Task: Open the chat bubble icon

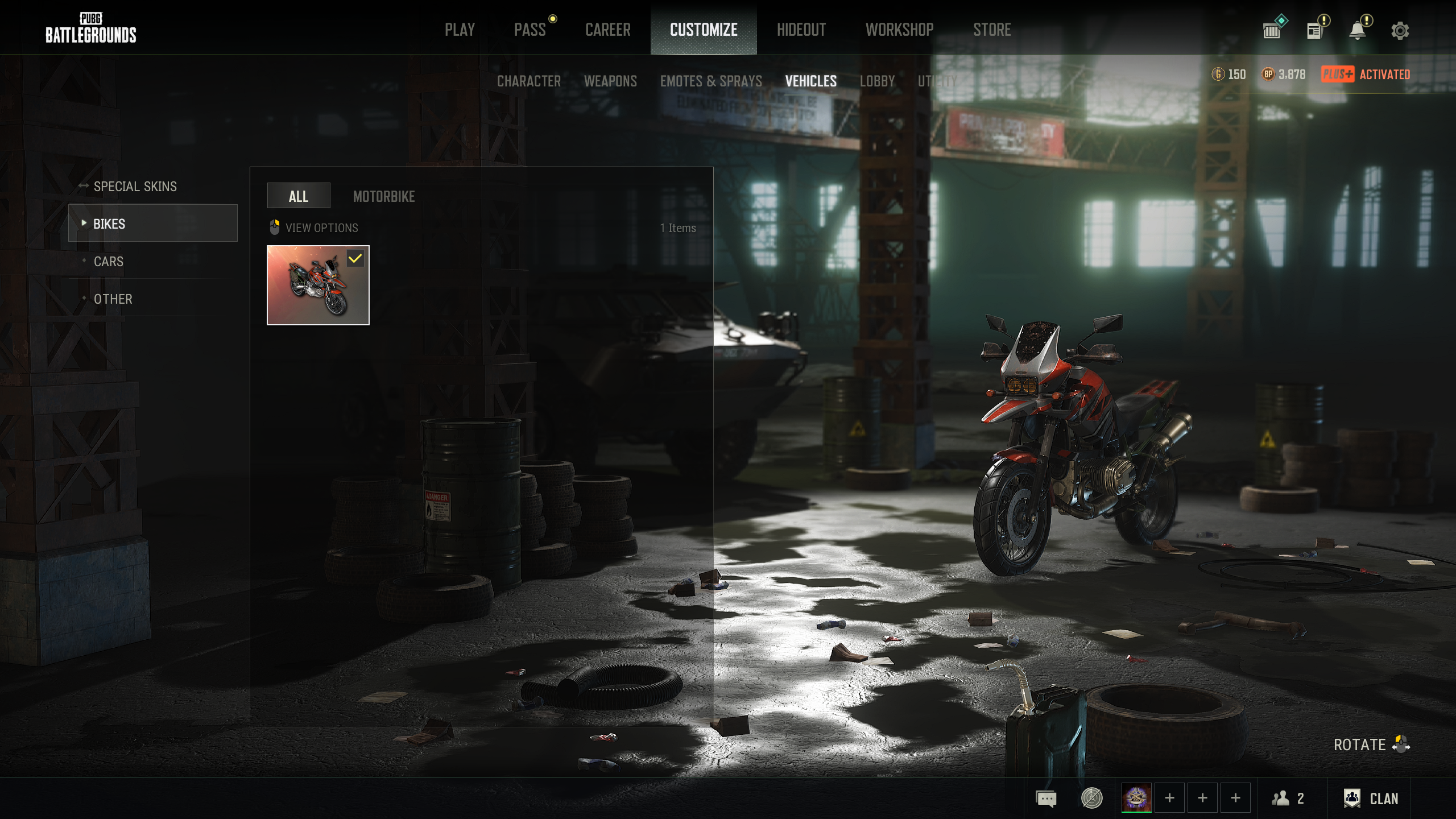Action: [x=1046, y=799]
